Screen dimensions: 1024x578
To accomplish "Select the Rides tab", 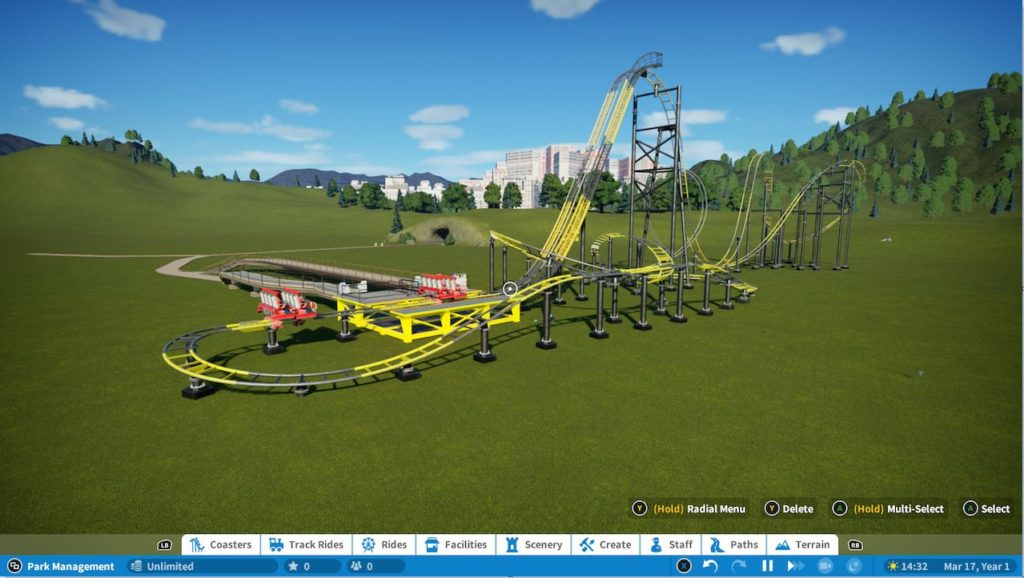I will [384, 545].
